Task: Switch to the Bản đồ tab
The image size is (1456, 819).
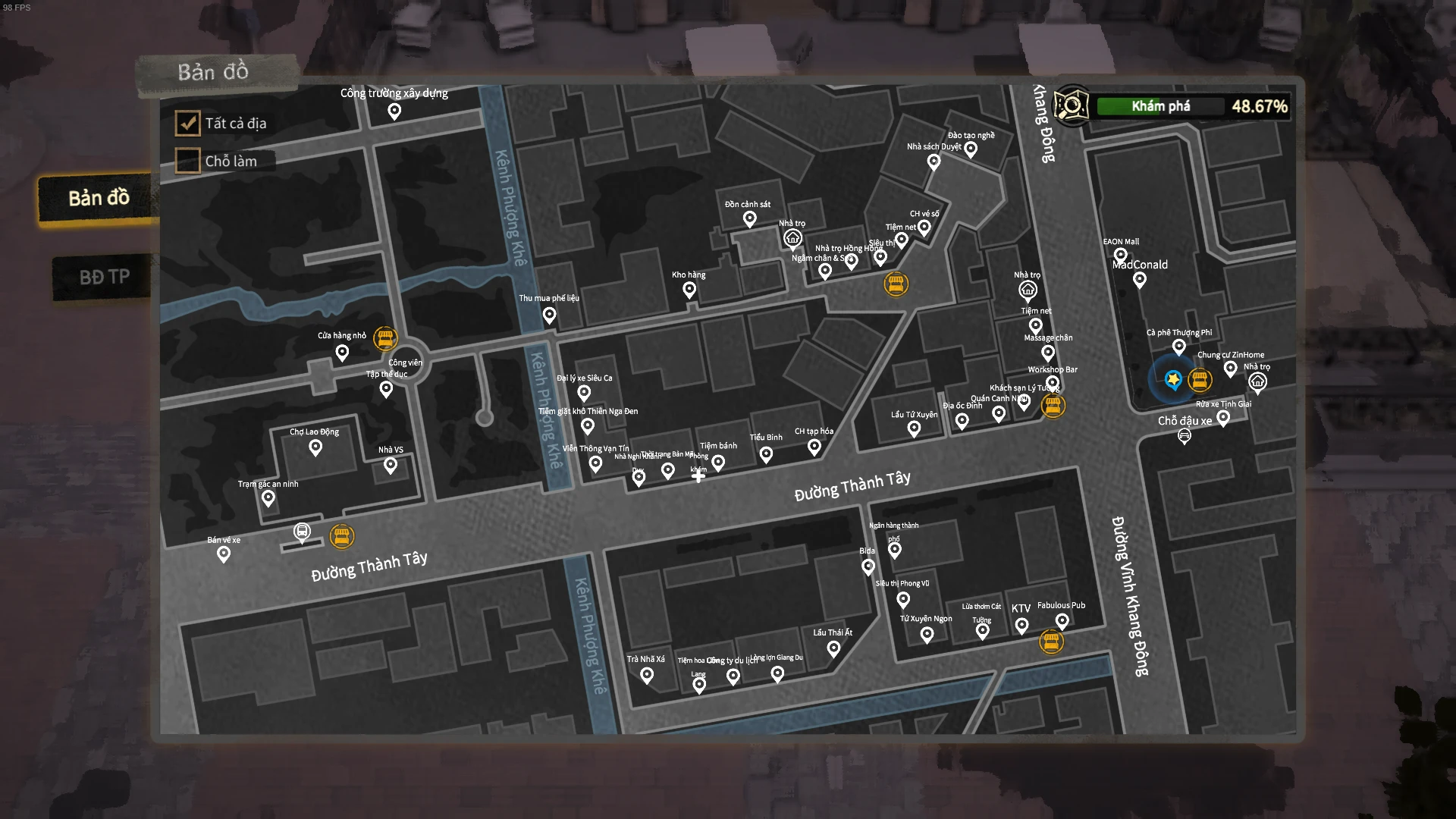Action: 99,199
